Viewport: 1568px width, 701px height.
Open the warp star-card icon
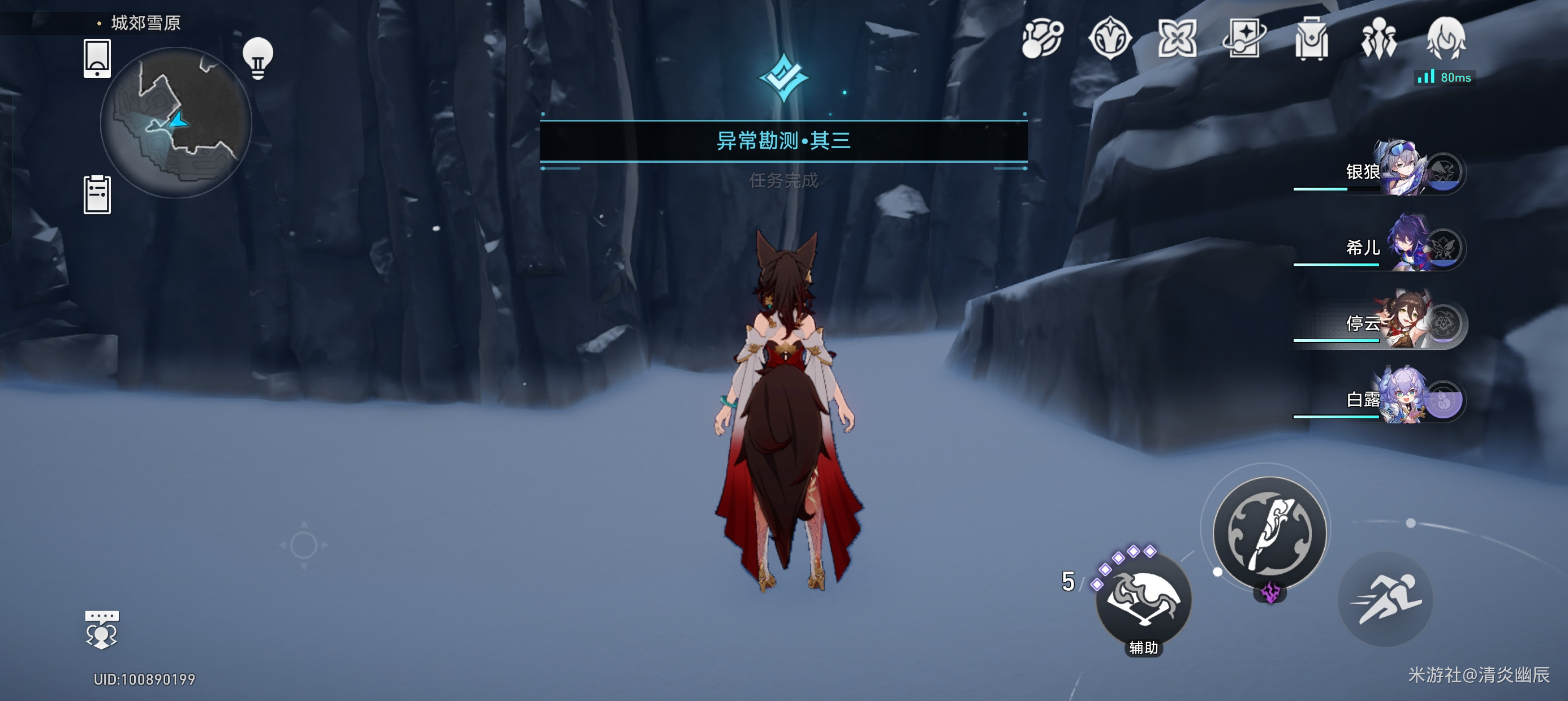coord(1243,39)
